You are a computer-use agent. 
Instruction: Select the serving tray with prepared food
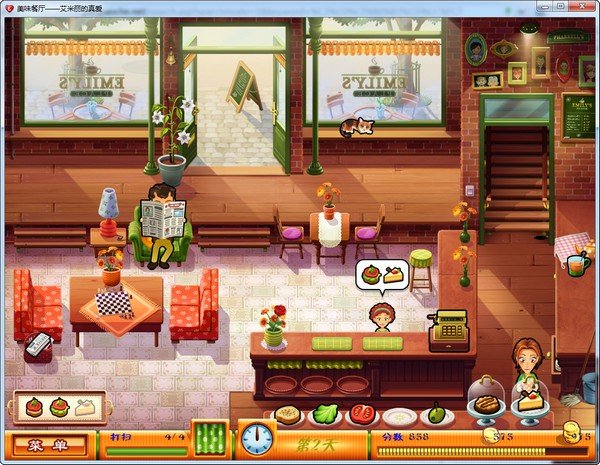(x=59, y=408)
